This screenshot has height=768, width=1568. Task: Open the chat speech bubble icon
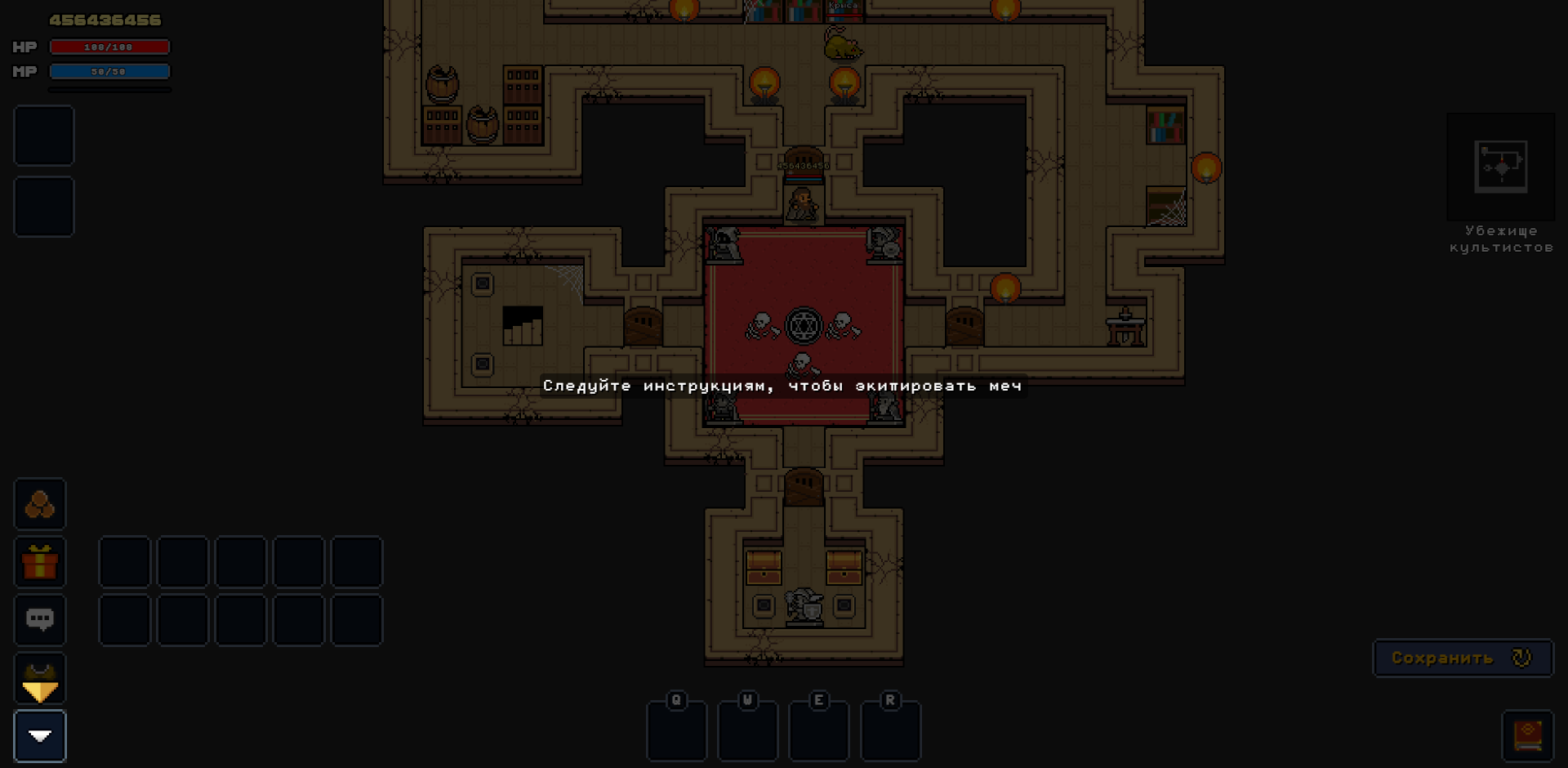[40, 620]
